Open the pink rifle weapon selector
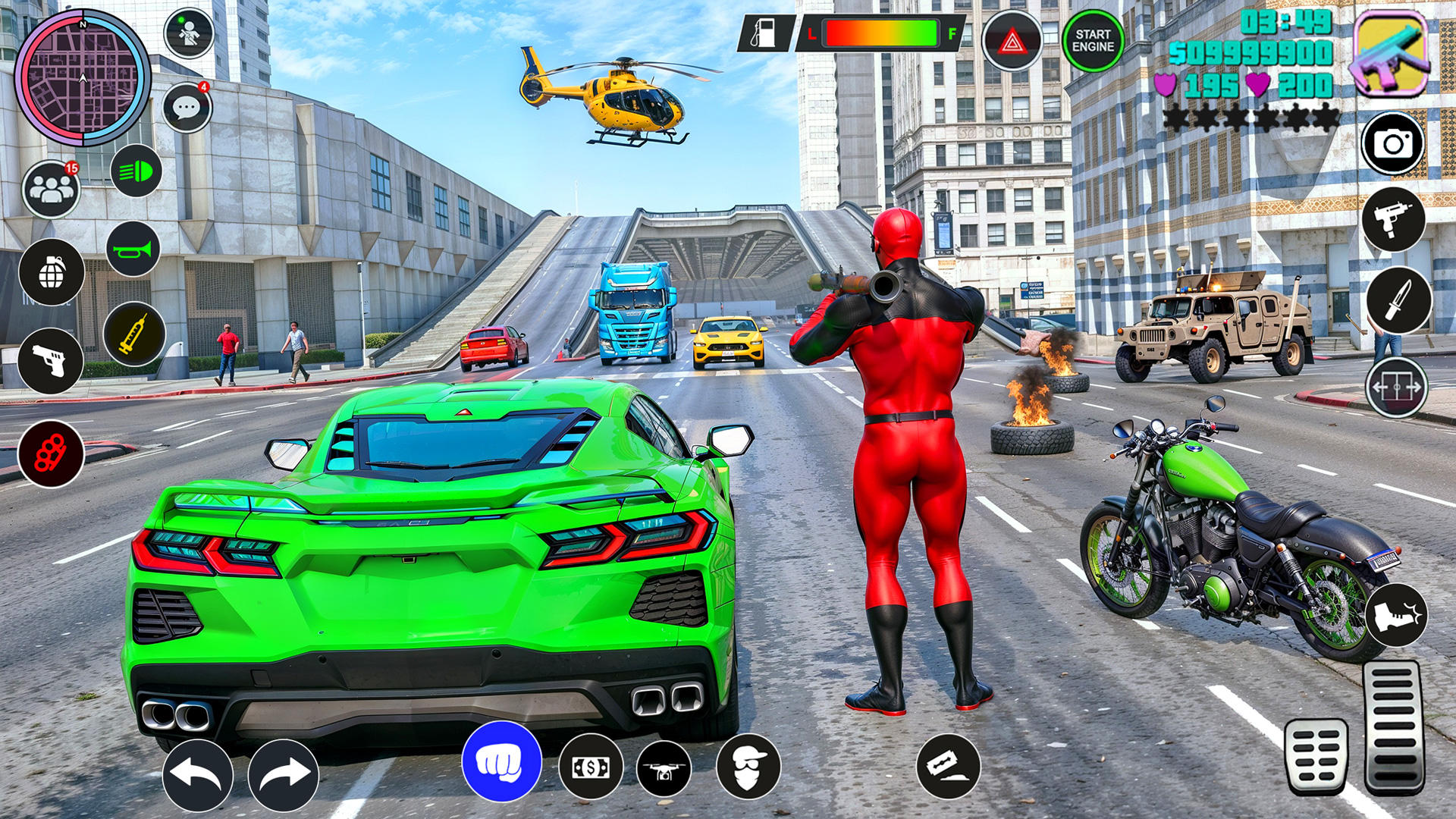The width and height of the screenshot is (1456, 819). (1390, 53)
